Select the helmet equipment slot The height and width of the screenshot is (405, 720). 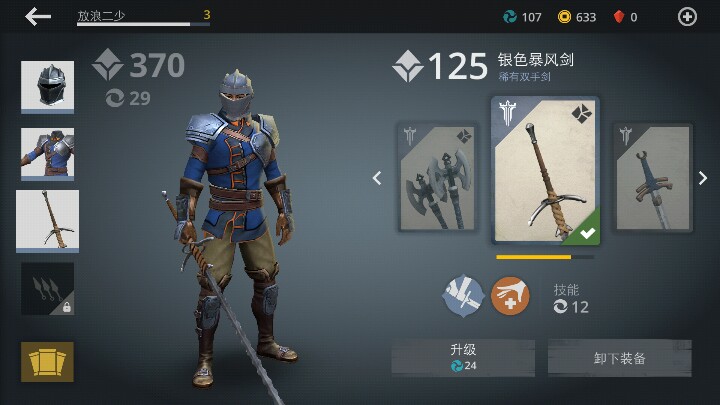(47, 87)
